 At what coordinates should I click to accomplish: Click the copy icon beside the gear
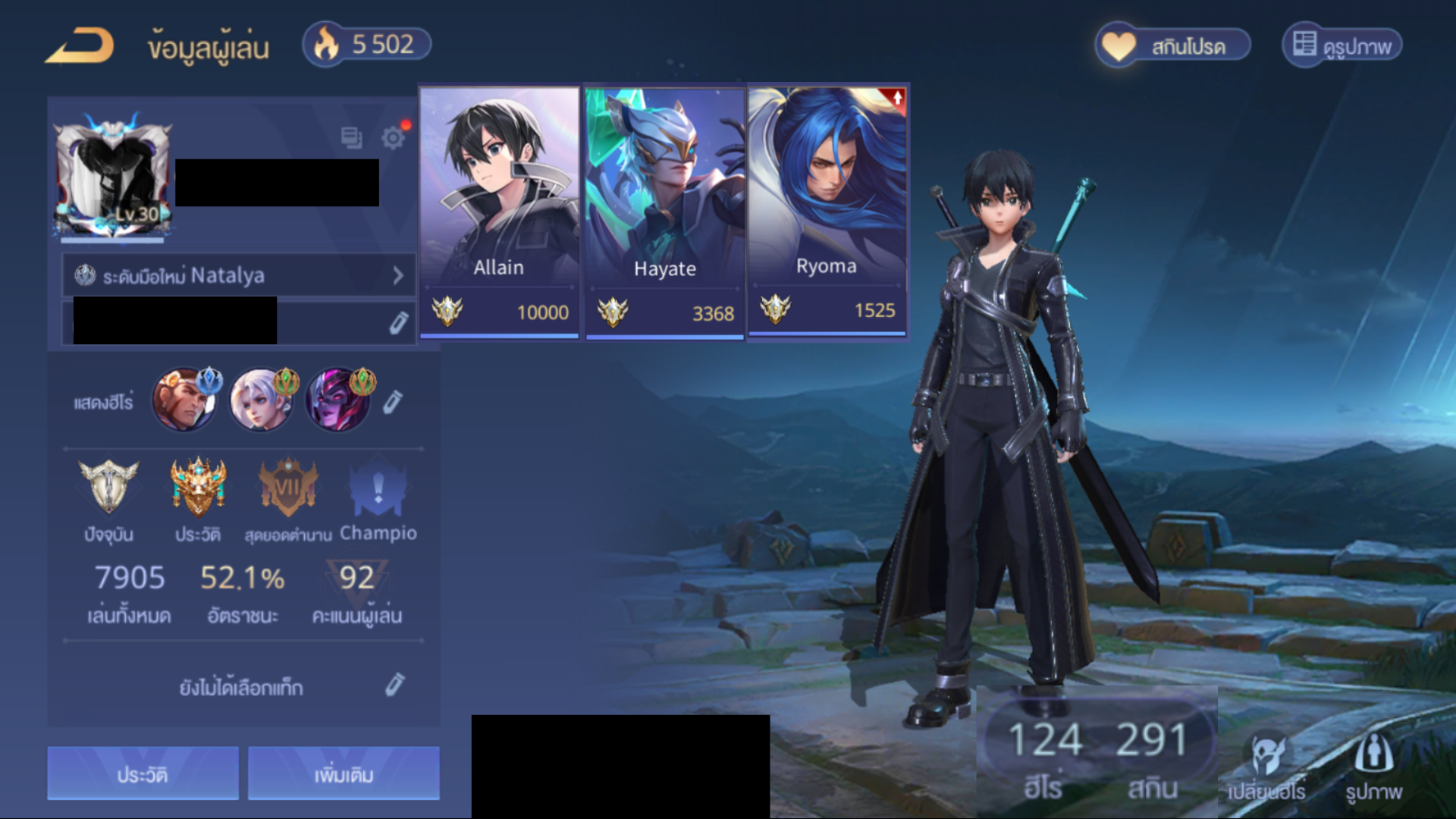point(351,138)
